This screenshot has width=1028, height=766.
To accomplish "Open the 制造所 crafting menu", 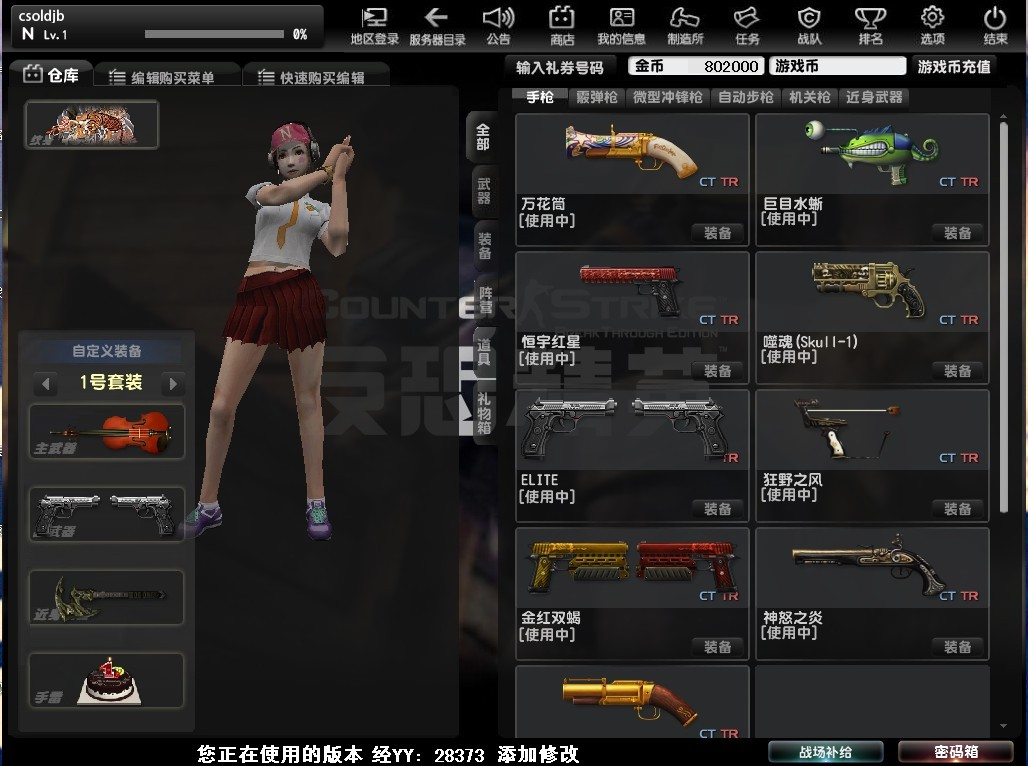I will click(x=685, y=26).
